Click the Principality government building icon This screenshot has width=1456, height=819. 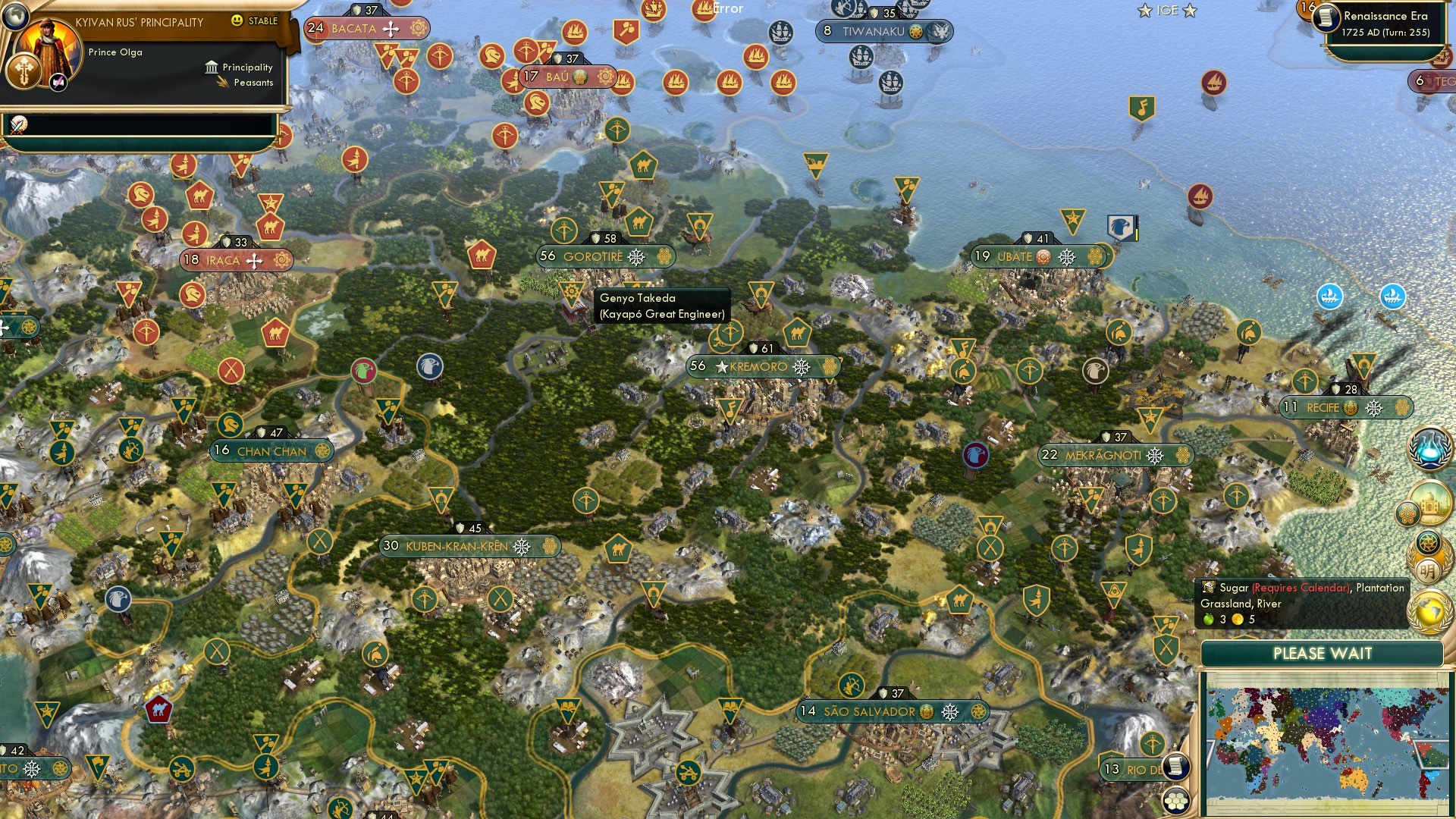pos(212,68)
